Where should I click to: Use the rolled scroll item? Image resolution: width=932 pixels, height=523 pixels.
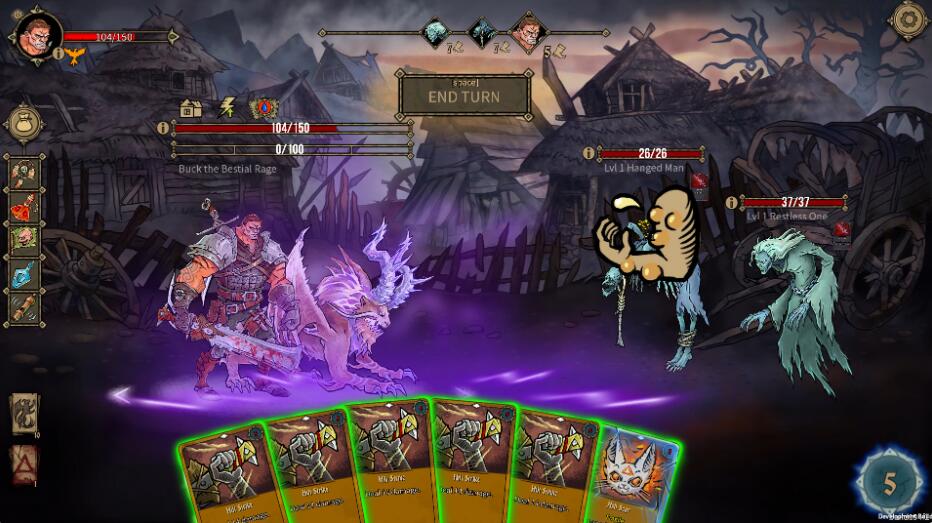(x=25, y=306)
